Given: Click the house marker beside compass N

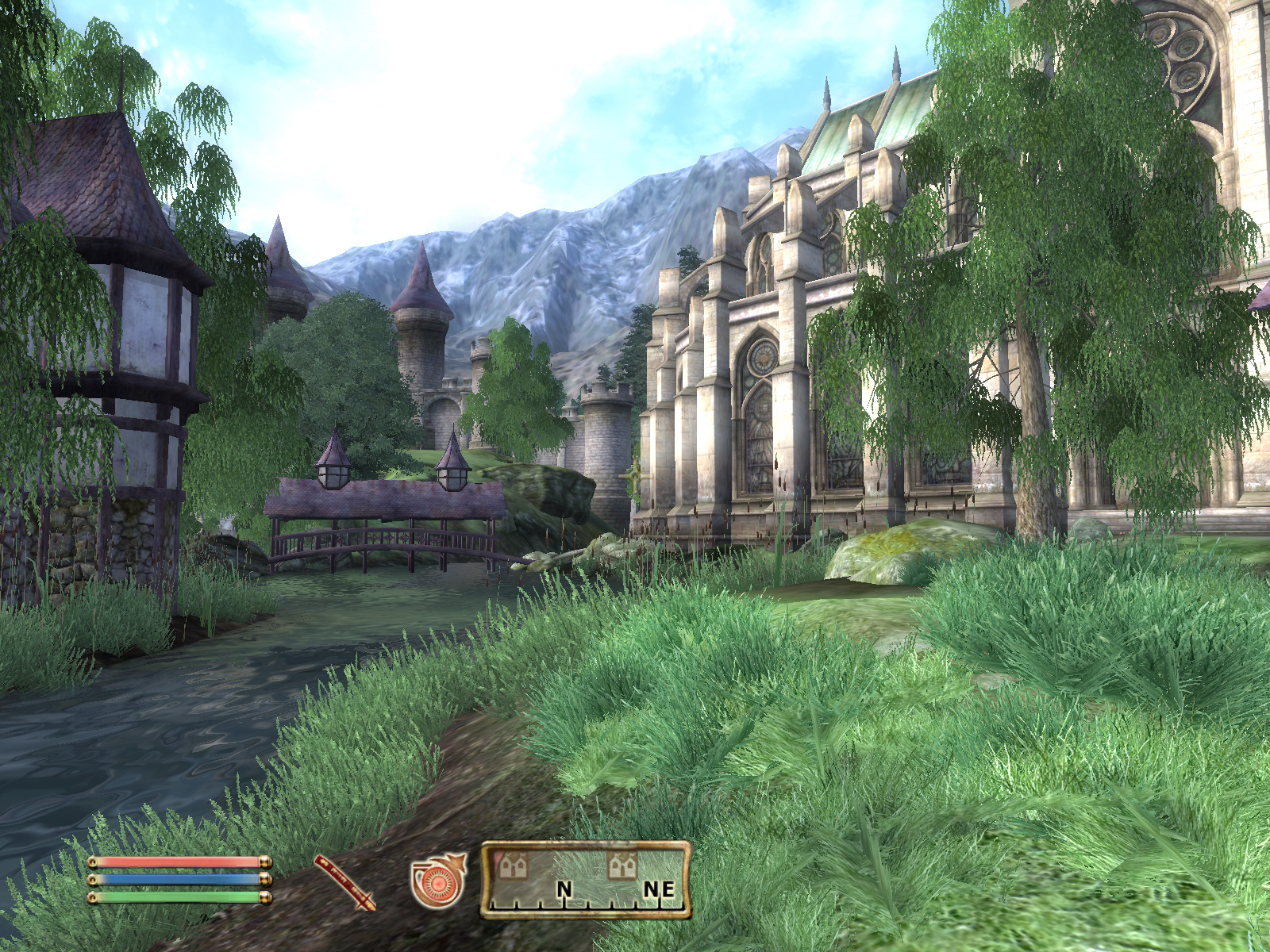Looking at the screenshot, I should pyautogui.click(x=514, y=866).
